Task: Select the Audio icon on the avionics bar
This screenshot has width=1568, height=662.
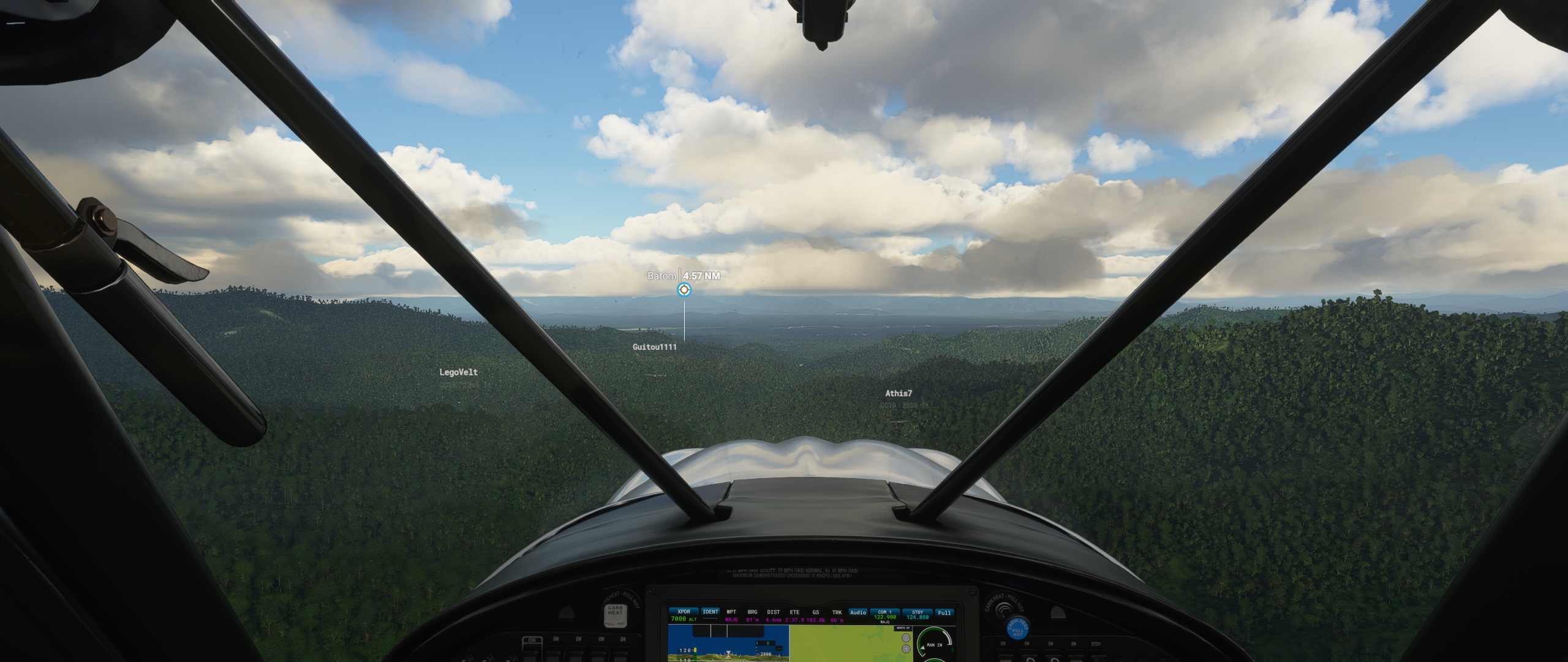Action: tap(858, 612)
